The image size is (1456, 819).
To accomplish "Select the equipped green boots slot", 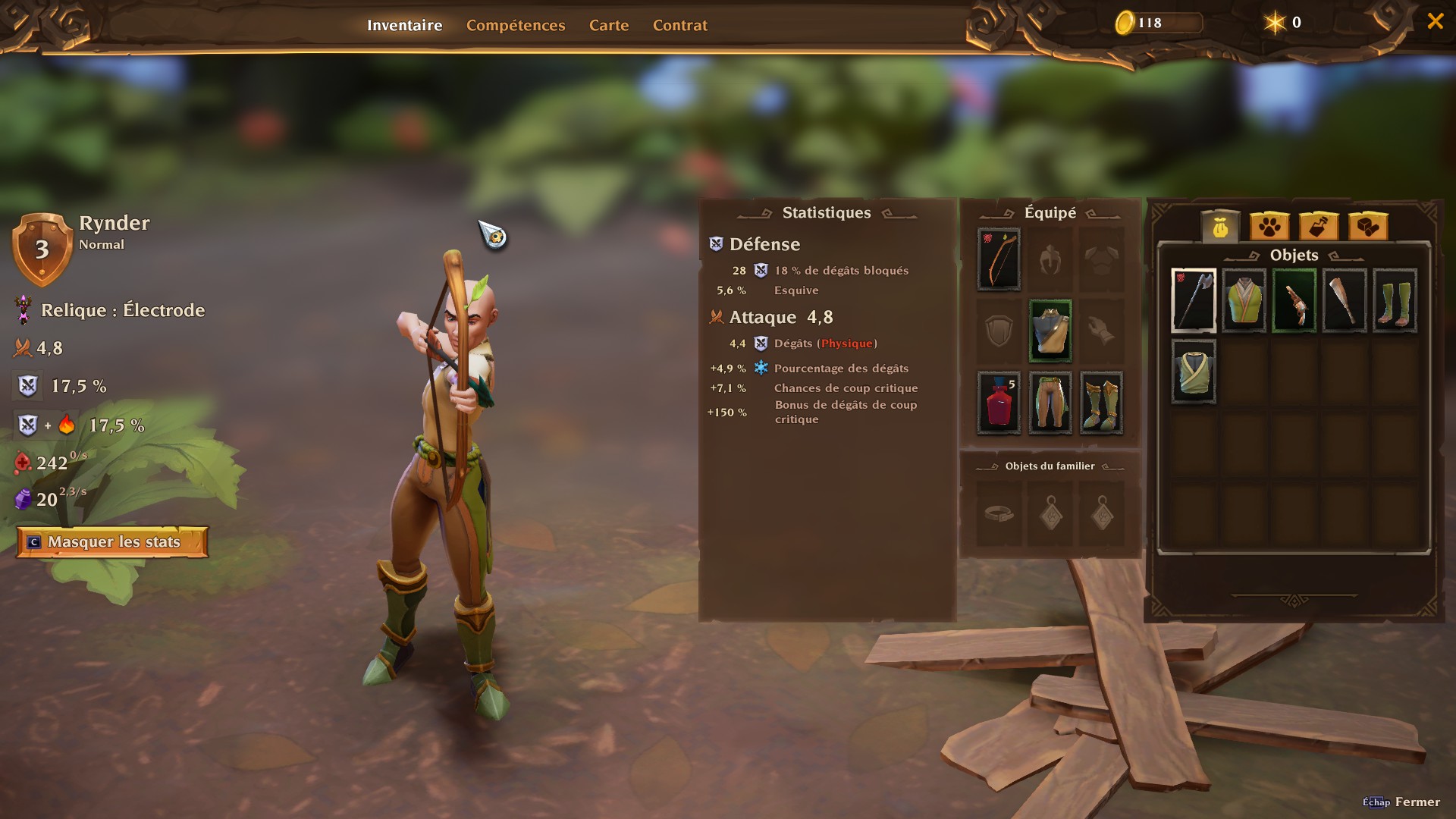I will 1101,403.
